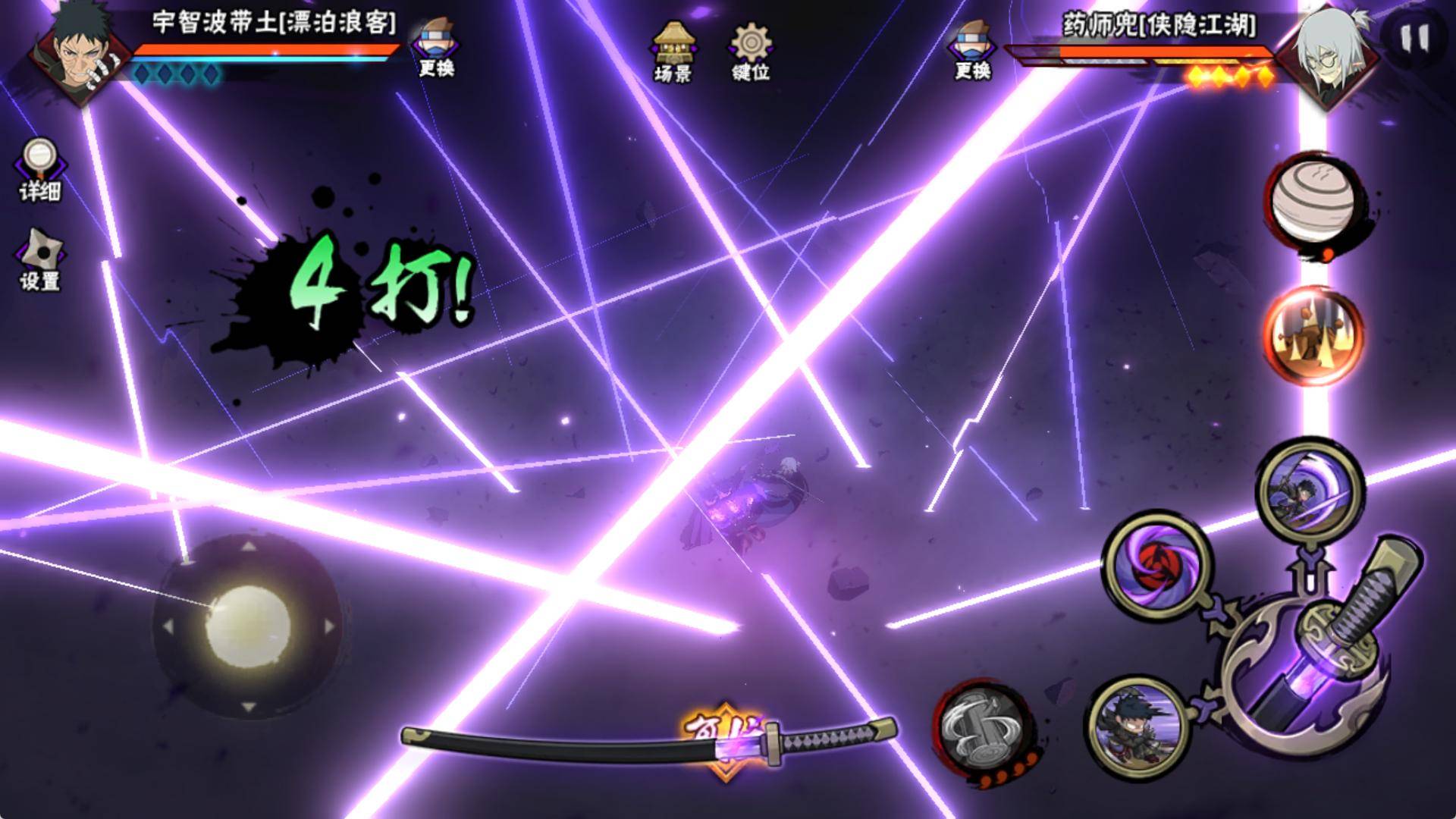Pause the battle
The height and width of the screenshot is (819, 1456).
point(1414,38)
